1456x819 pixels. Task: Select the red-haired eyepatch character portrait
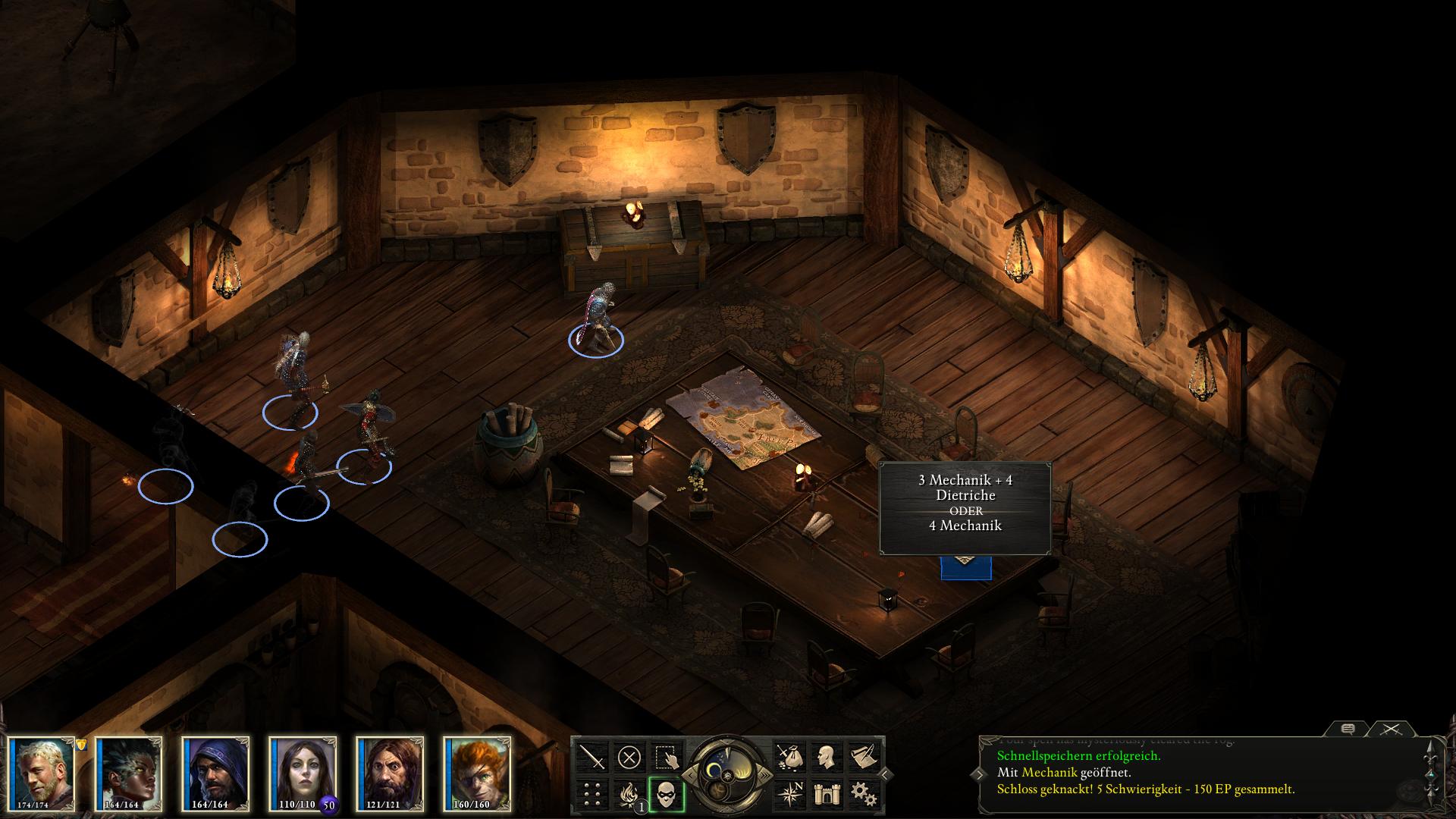[x=477, y=773]
